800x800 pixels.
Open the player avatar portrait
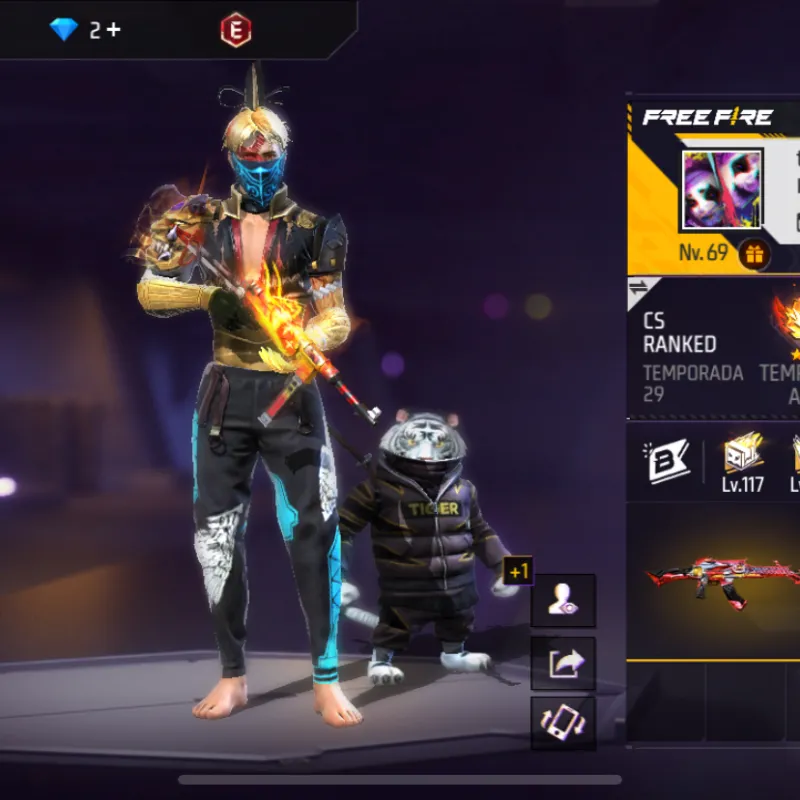(721, 190)
